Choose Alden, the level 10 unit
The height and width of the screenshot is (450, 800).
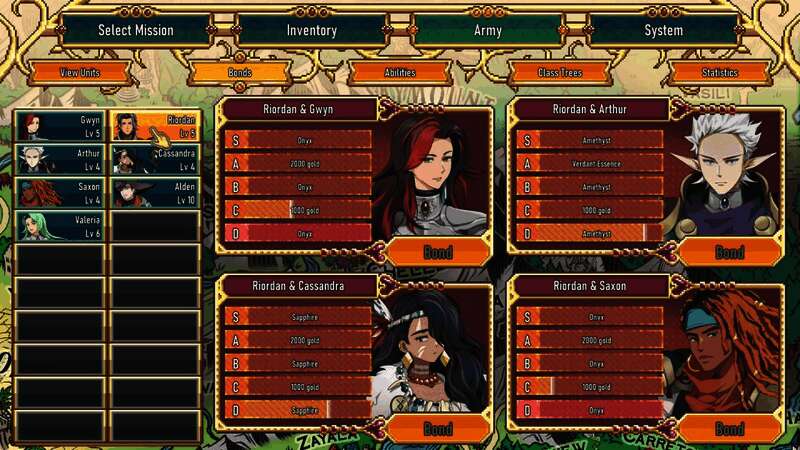pos(155,192)
